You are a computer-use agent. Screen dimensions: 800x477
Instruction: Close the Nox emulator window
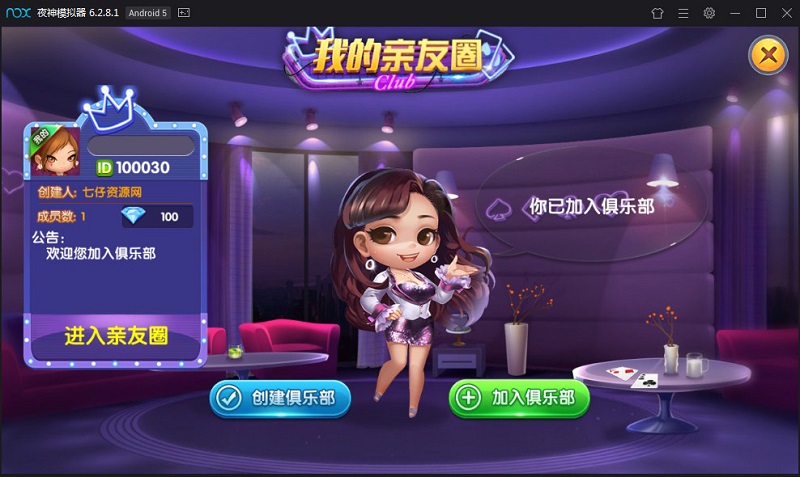(785, 13)
